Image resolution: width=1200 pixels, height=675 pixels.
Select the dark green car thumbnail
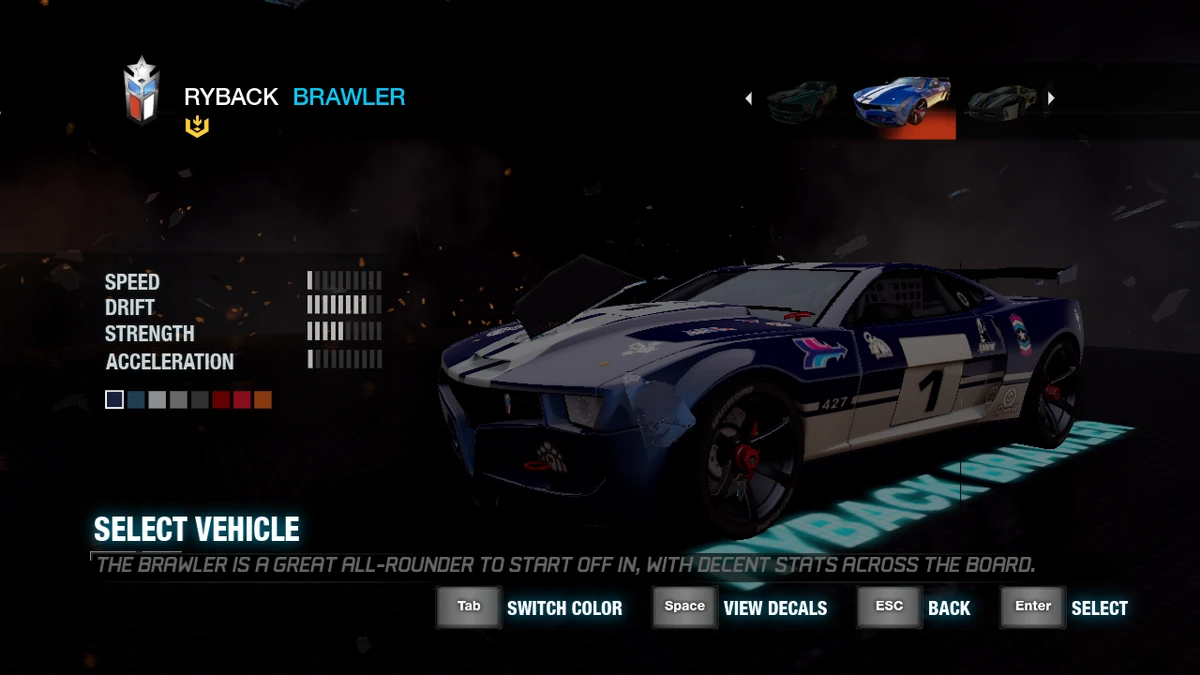click(801, 103)
